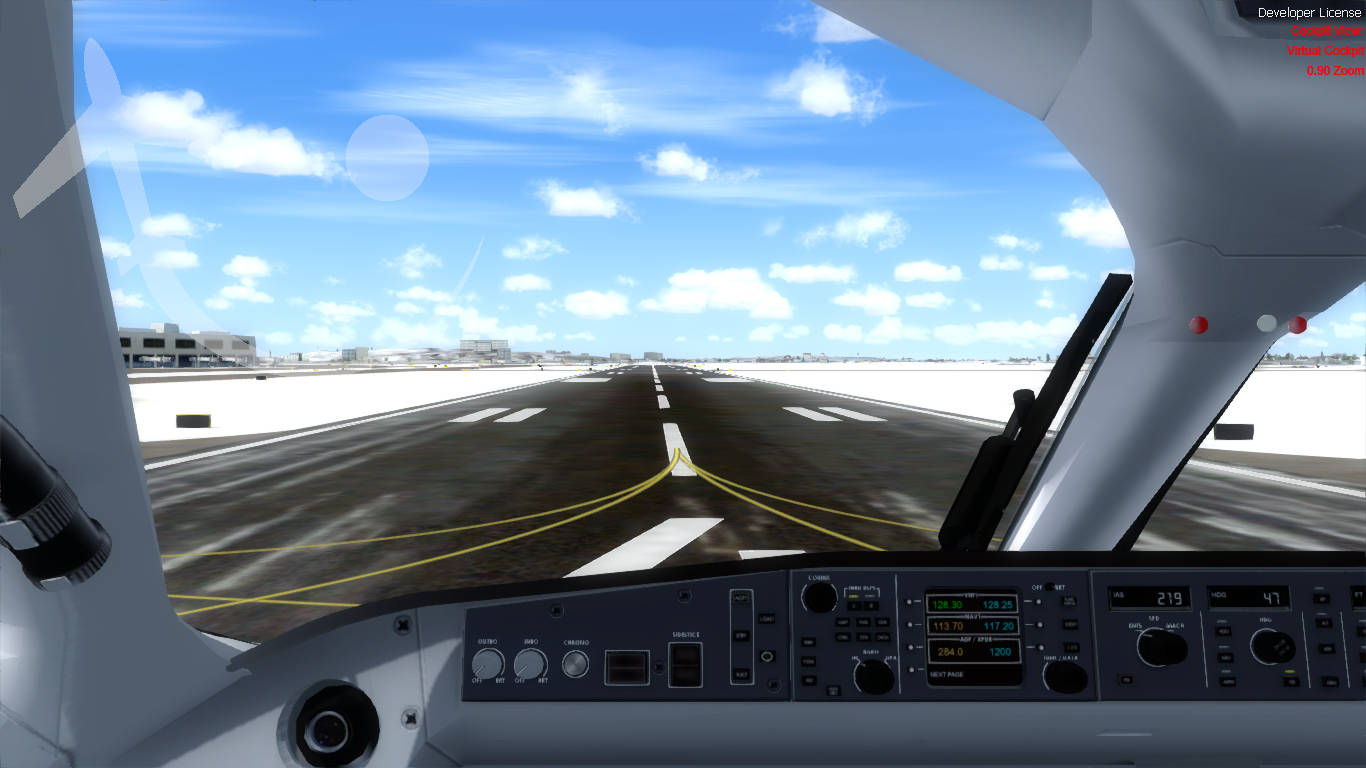
Task: Toggle the AP autopilot button
Action: [1322, 597]
